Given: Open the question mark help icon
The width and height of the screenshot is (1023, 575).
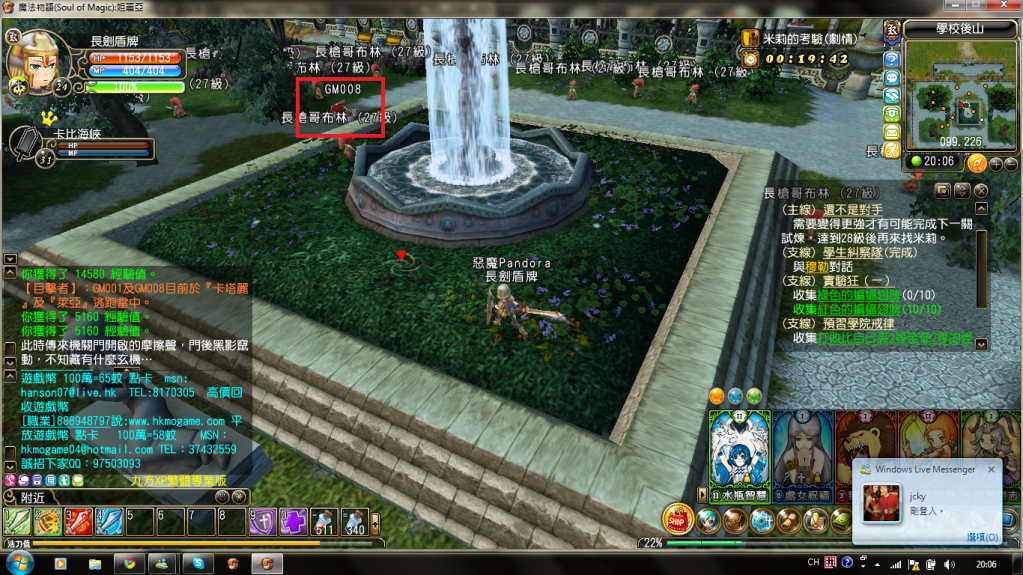Looking at the screenshot, I should coord(891,59).
